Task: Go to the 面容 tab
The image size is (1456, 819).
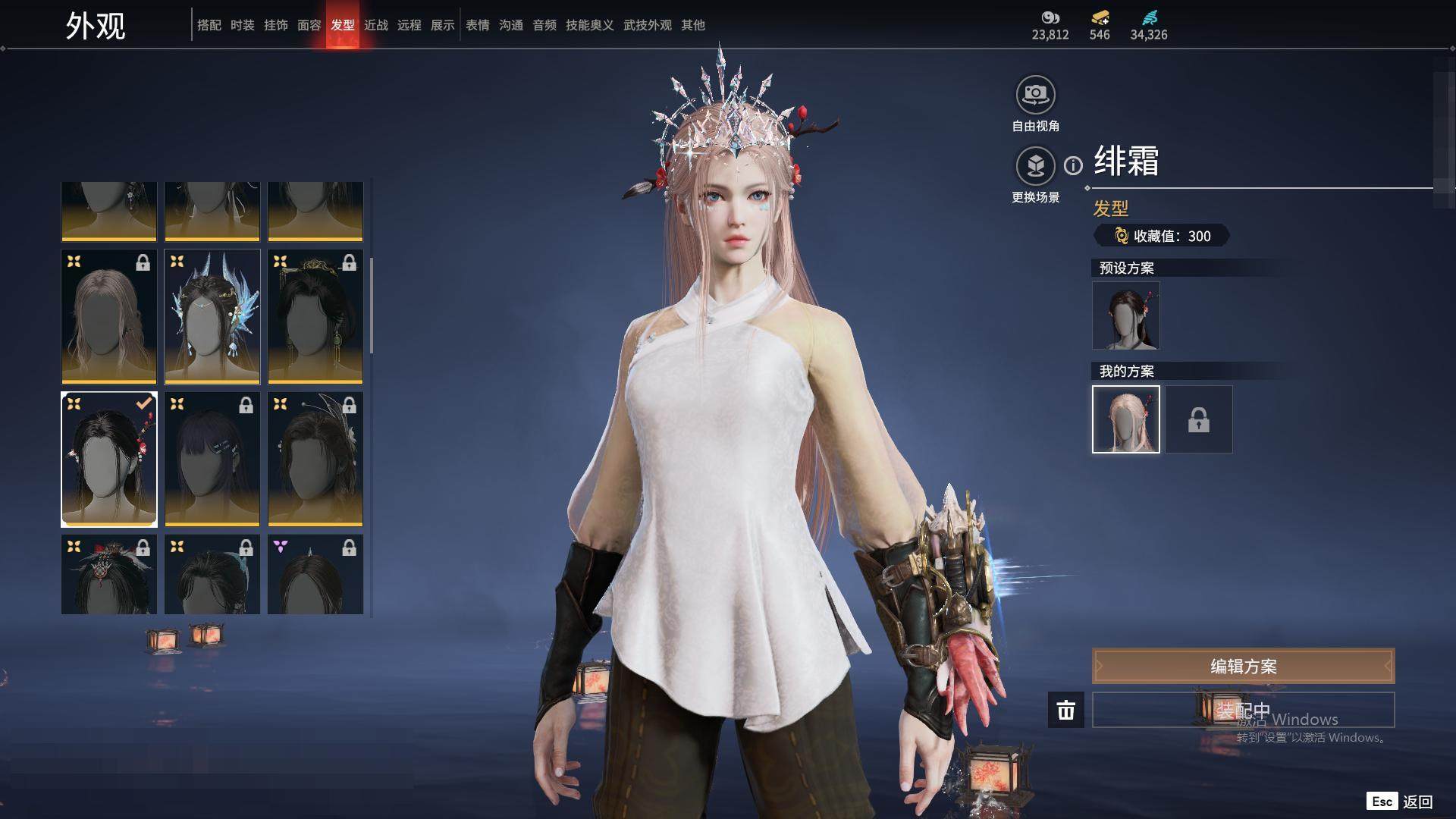Action: pyautogui.click(x=309, y=25)
